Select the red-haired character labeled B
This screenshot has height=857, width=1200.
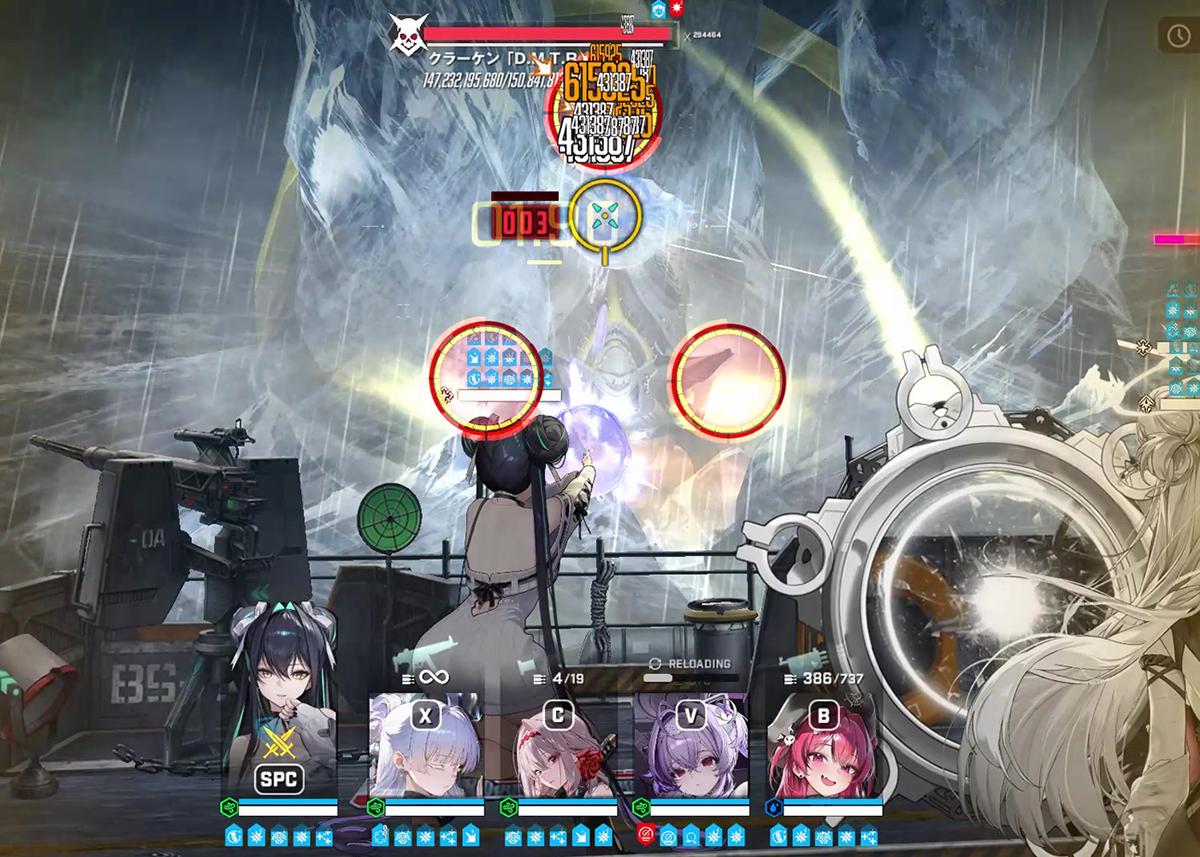tap(824, 747)
